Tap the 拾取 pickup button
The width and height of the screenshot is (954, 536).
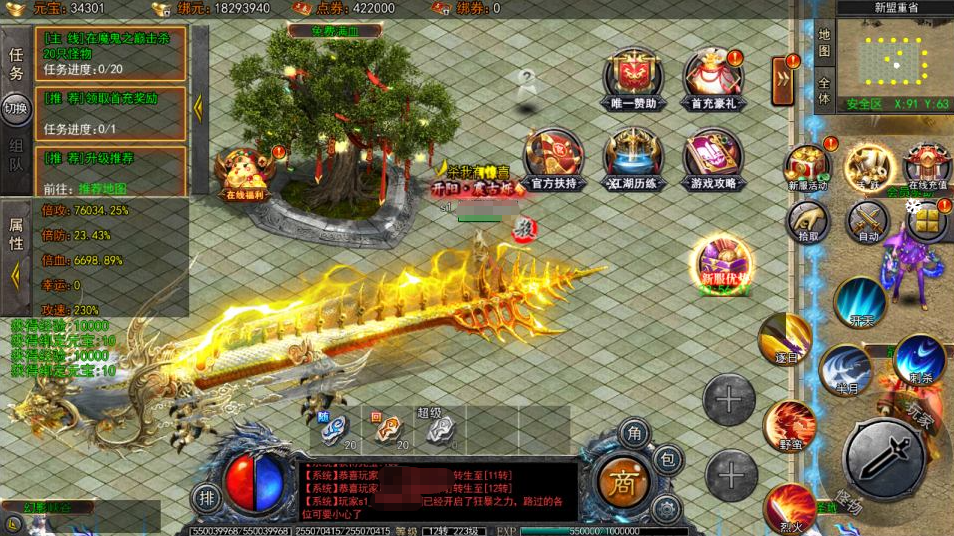[808, 221]
